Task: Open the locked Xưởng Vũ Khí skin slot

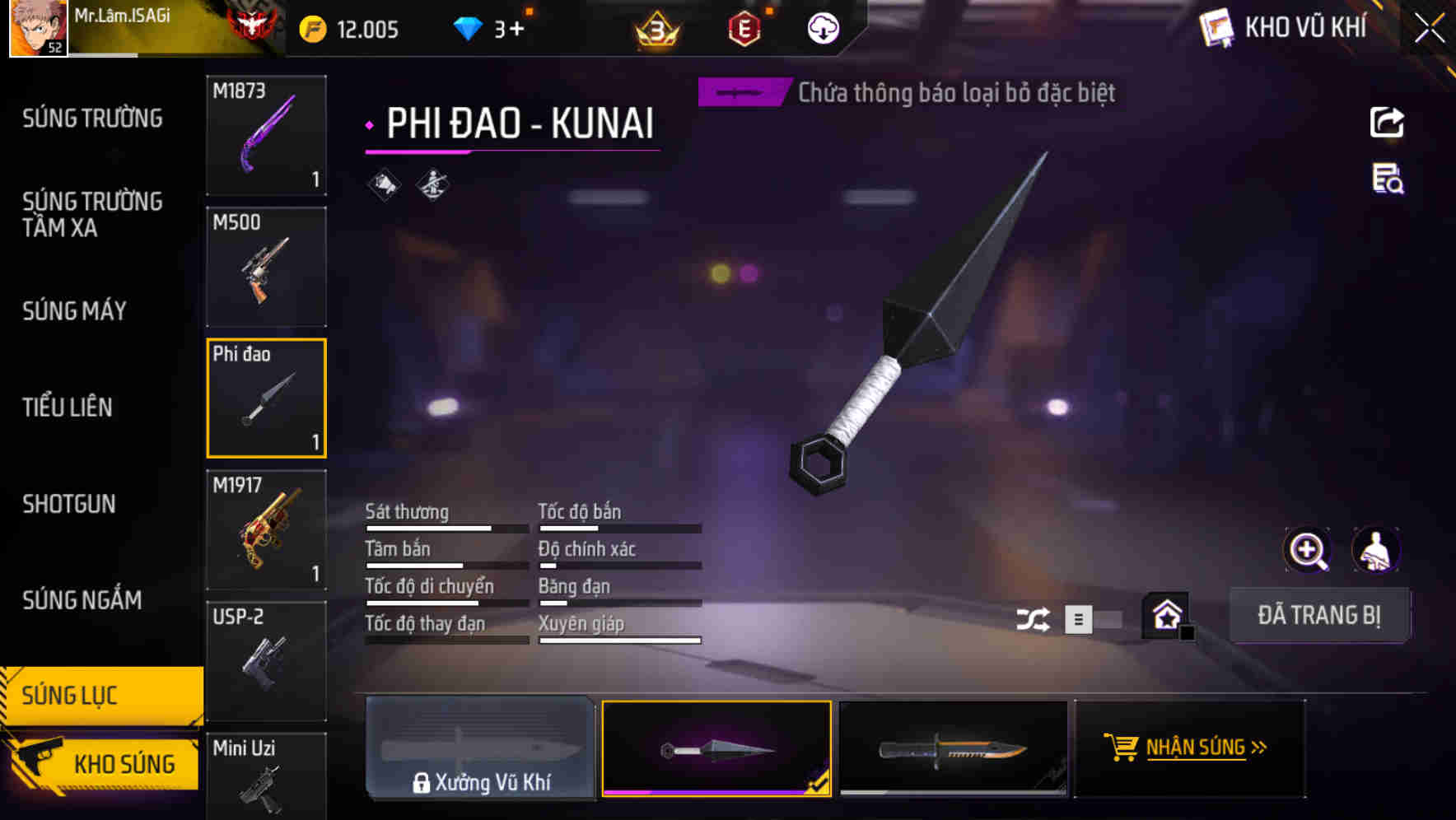Action: point(480,748)
